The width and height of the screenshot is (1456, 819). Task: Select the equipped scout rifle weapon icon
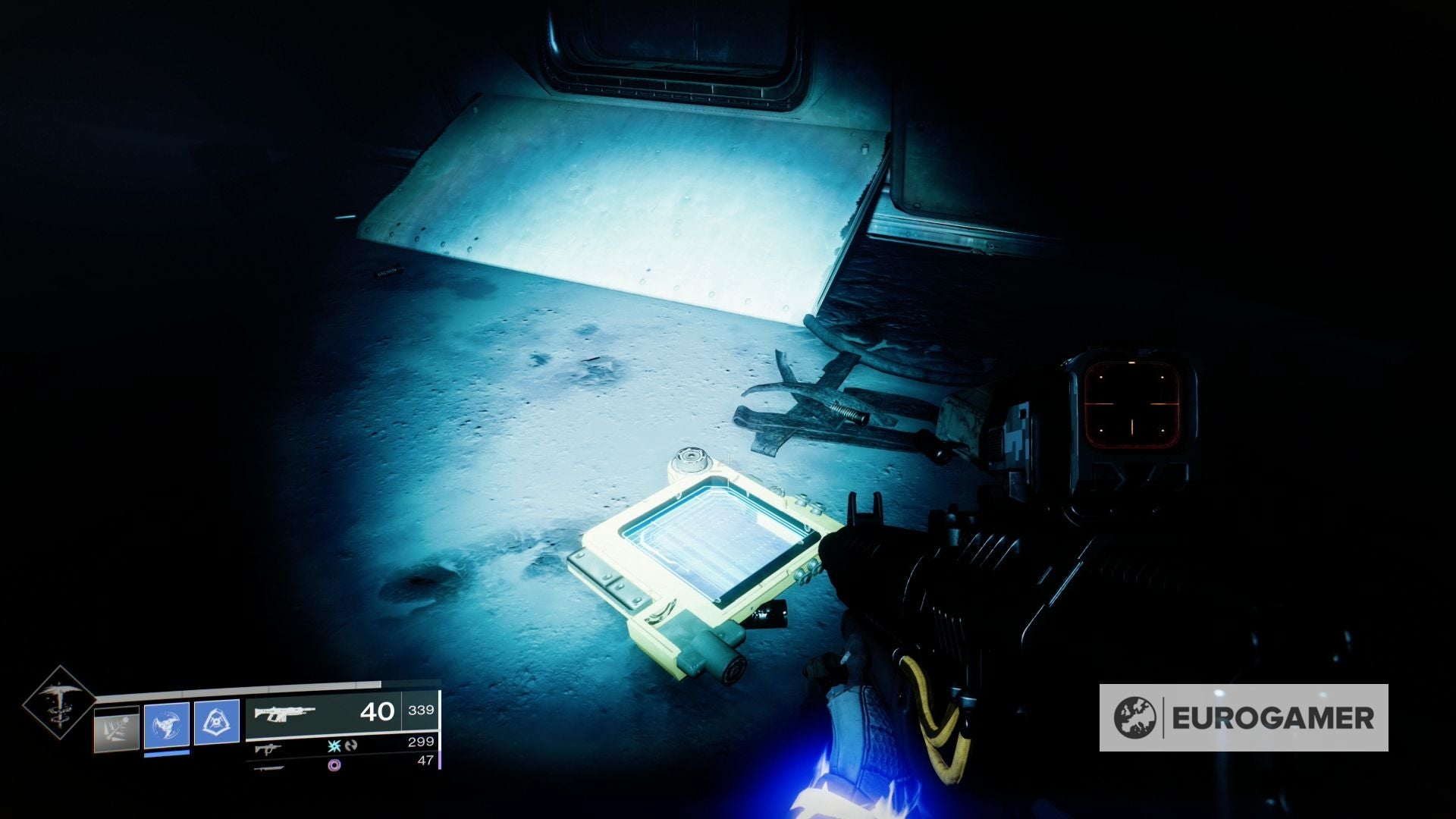tap(286, 715)
